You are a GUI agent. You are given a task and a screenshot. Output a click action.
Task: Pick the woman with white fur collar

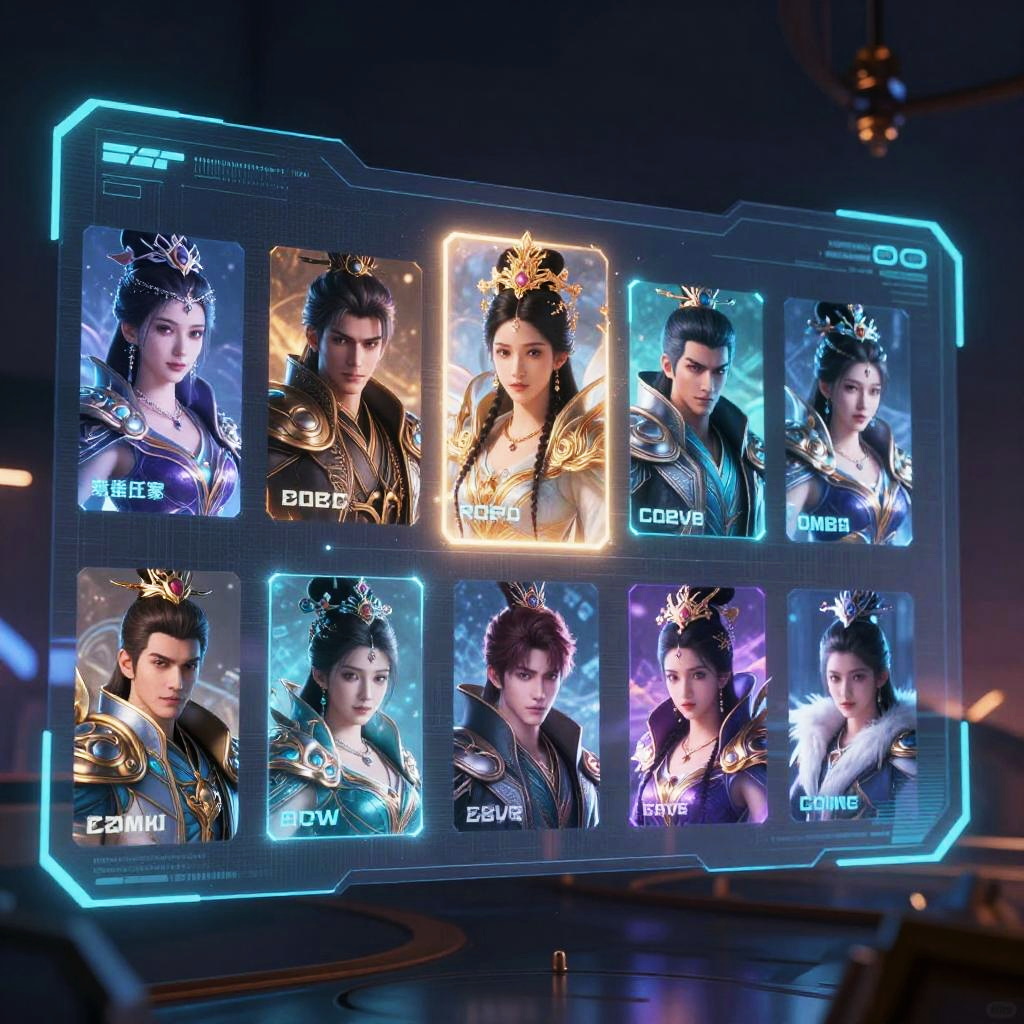[851, 706]
